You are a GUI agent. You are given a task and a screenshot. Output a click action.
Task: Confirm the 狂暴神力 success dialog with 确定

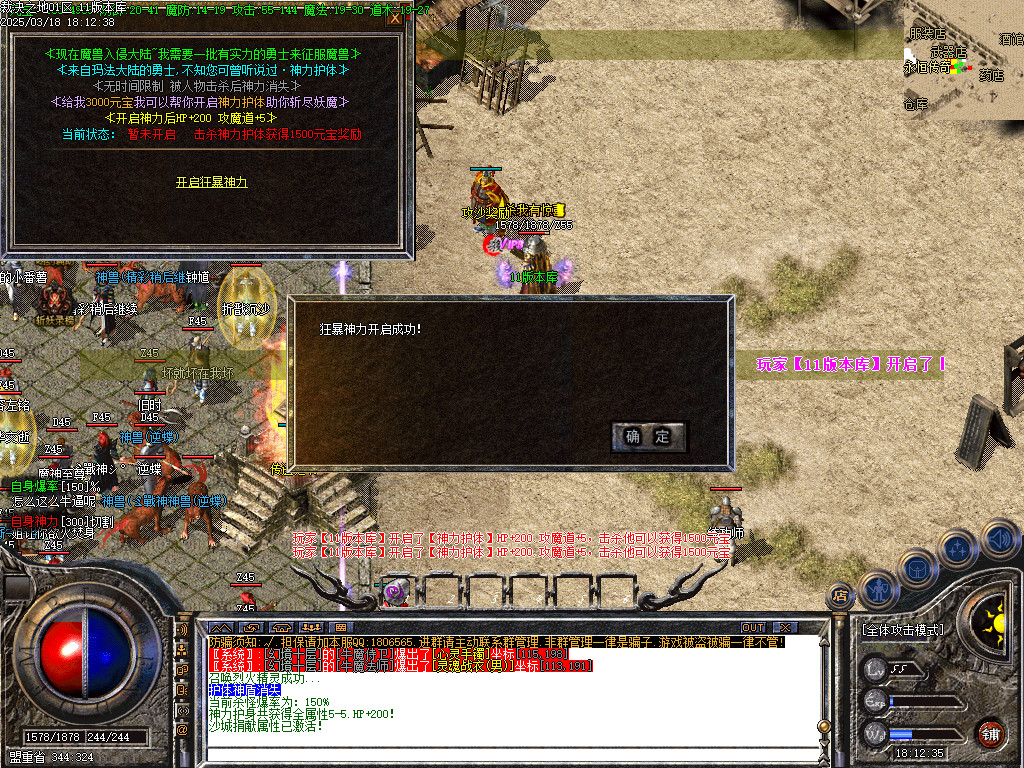tap(648, 437)
